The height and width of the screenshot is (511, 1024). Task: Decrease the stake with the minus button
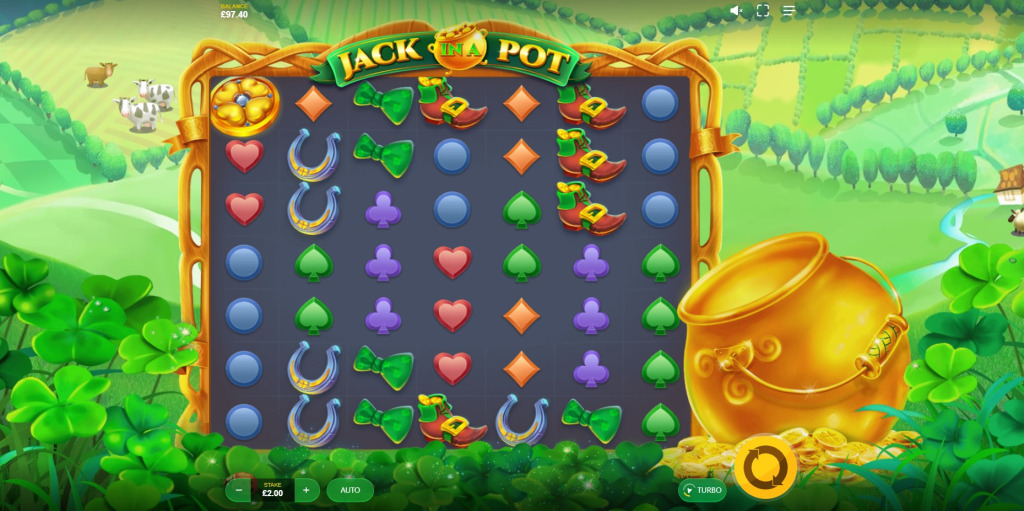click(x=239, y=490)
